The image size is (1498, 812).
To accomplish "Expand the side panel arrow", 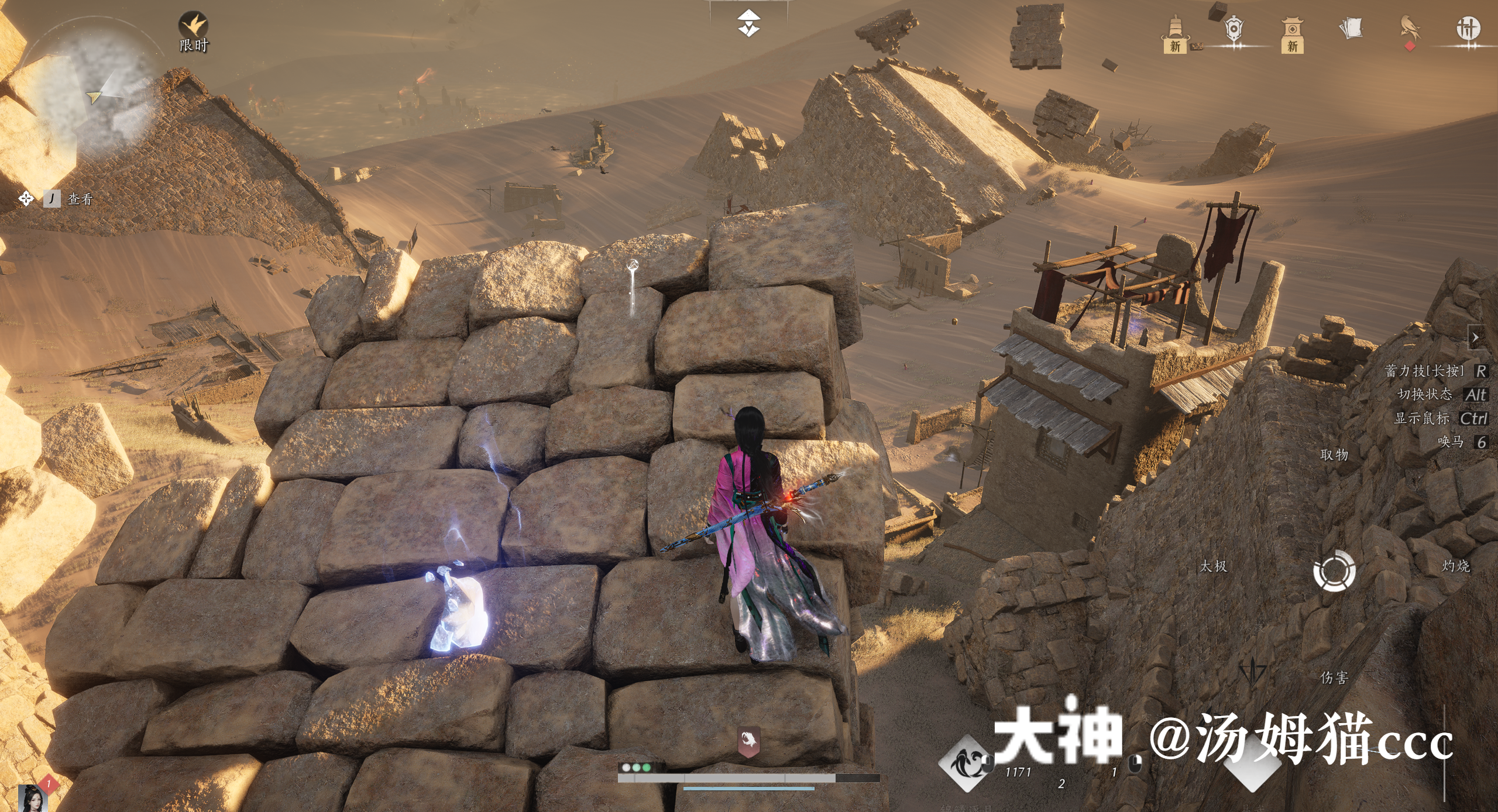I will 1475,338.
